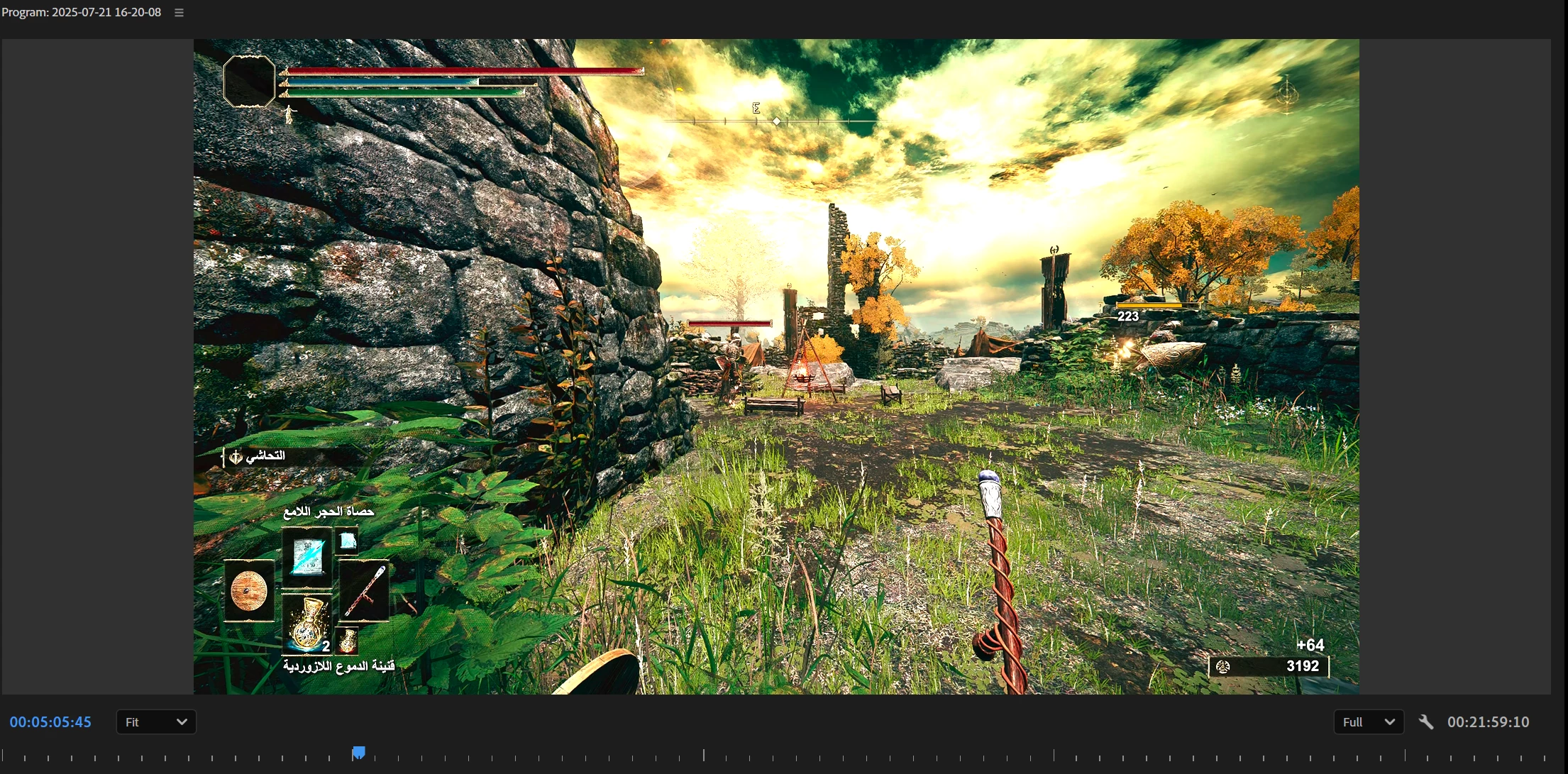Click the small next-spell icon beside the spell slot
Image resolution: width=1568 pixels, height=774 pixels.
(347, 541)
